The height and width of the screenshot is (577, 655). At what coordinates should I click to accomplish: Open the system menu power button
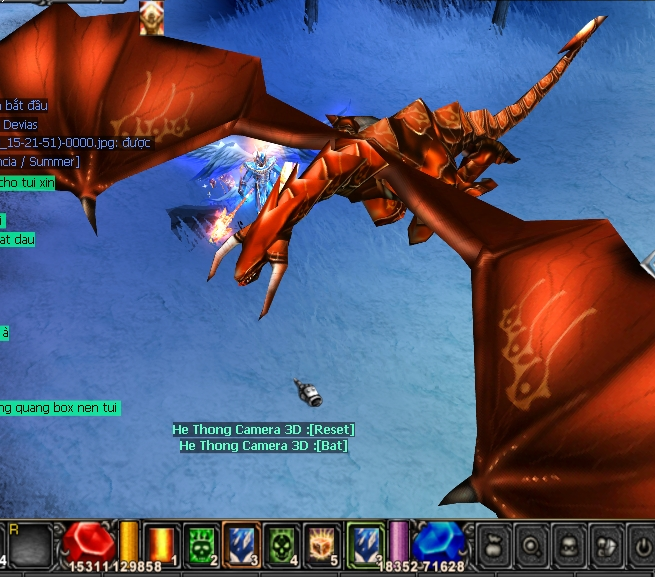point(641,545)
